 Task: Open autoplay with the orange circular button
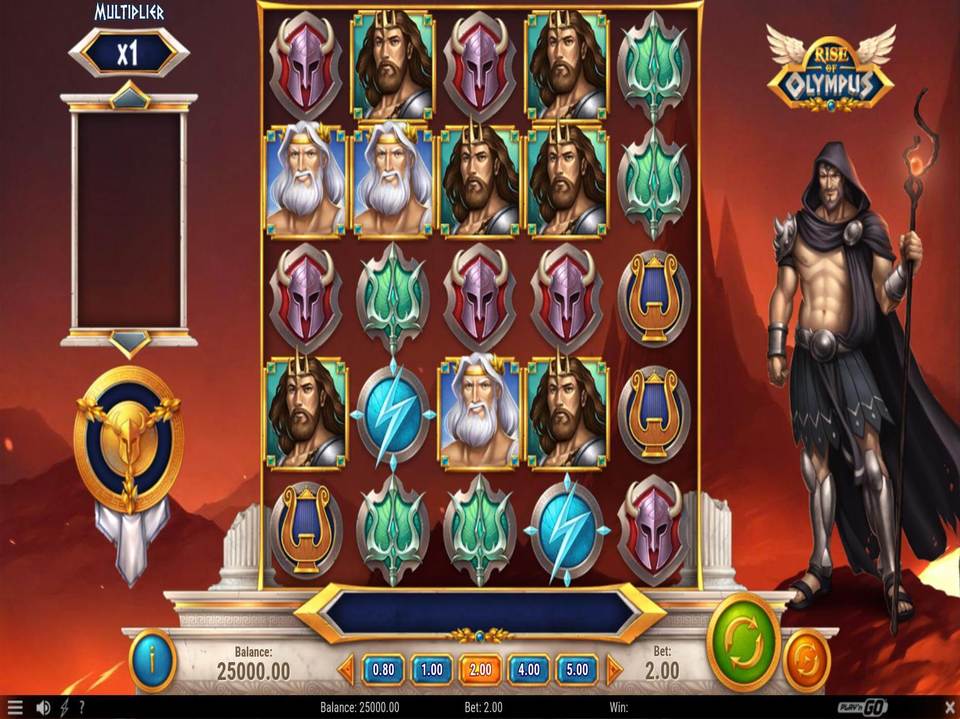click(805, 661)
